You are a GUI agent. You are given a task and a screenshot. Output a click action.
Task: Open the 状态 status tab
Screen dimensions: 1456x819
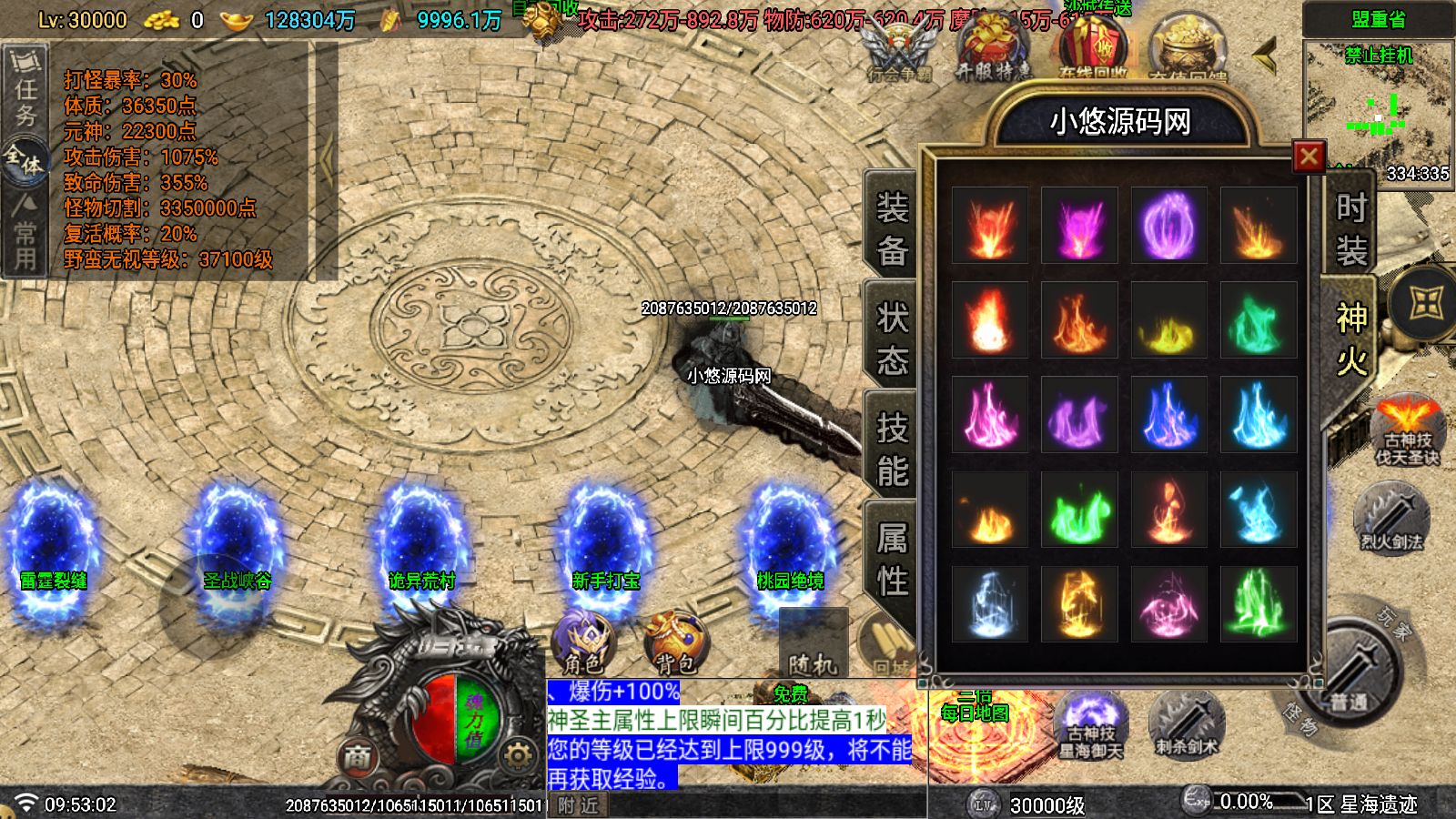pos(891,339)
